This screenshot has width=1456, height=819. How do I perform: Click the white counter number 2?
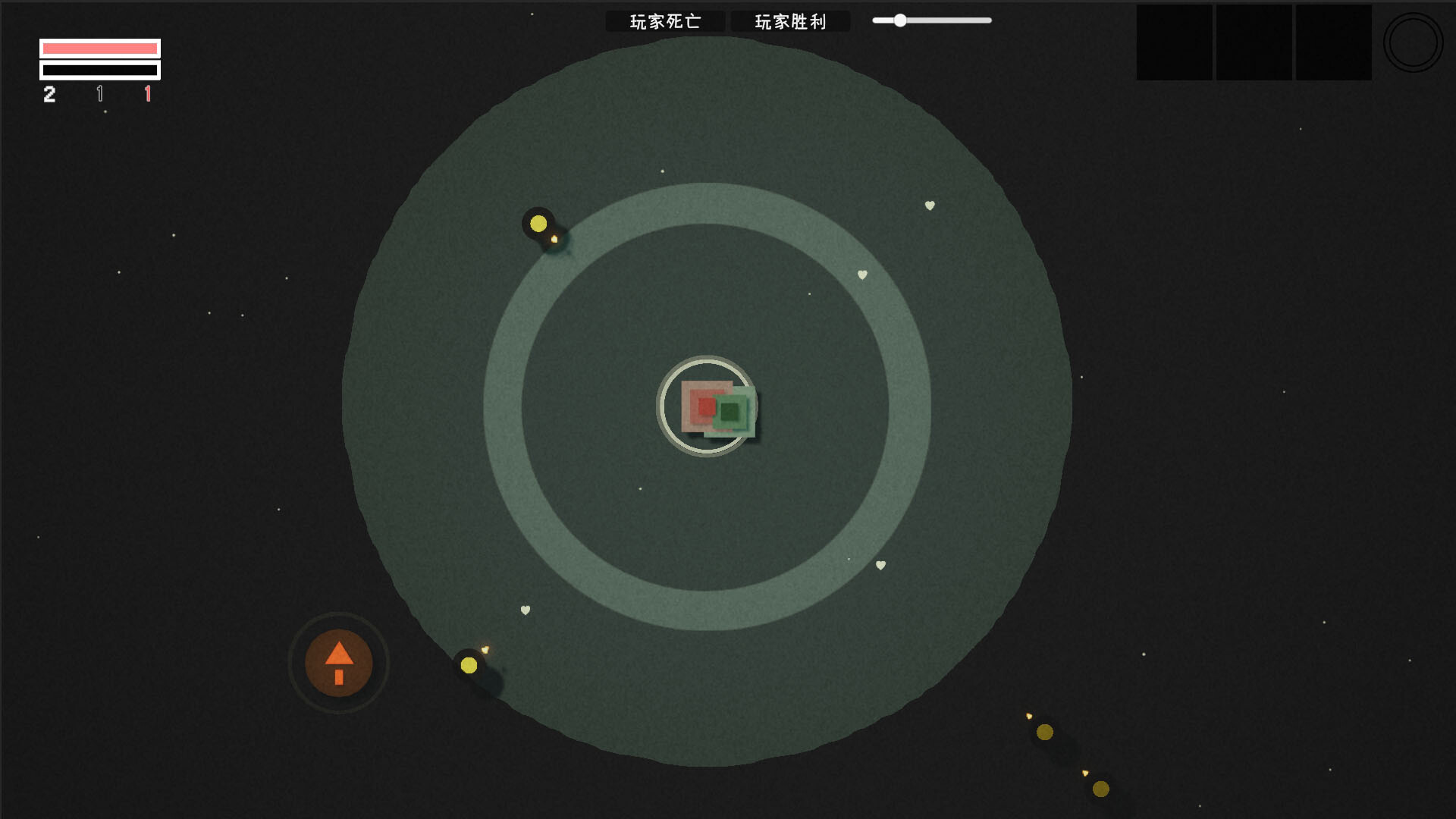coord(49,95)
